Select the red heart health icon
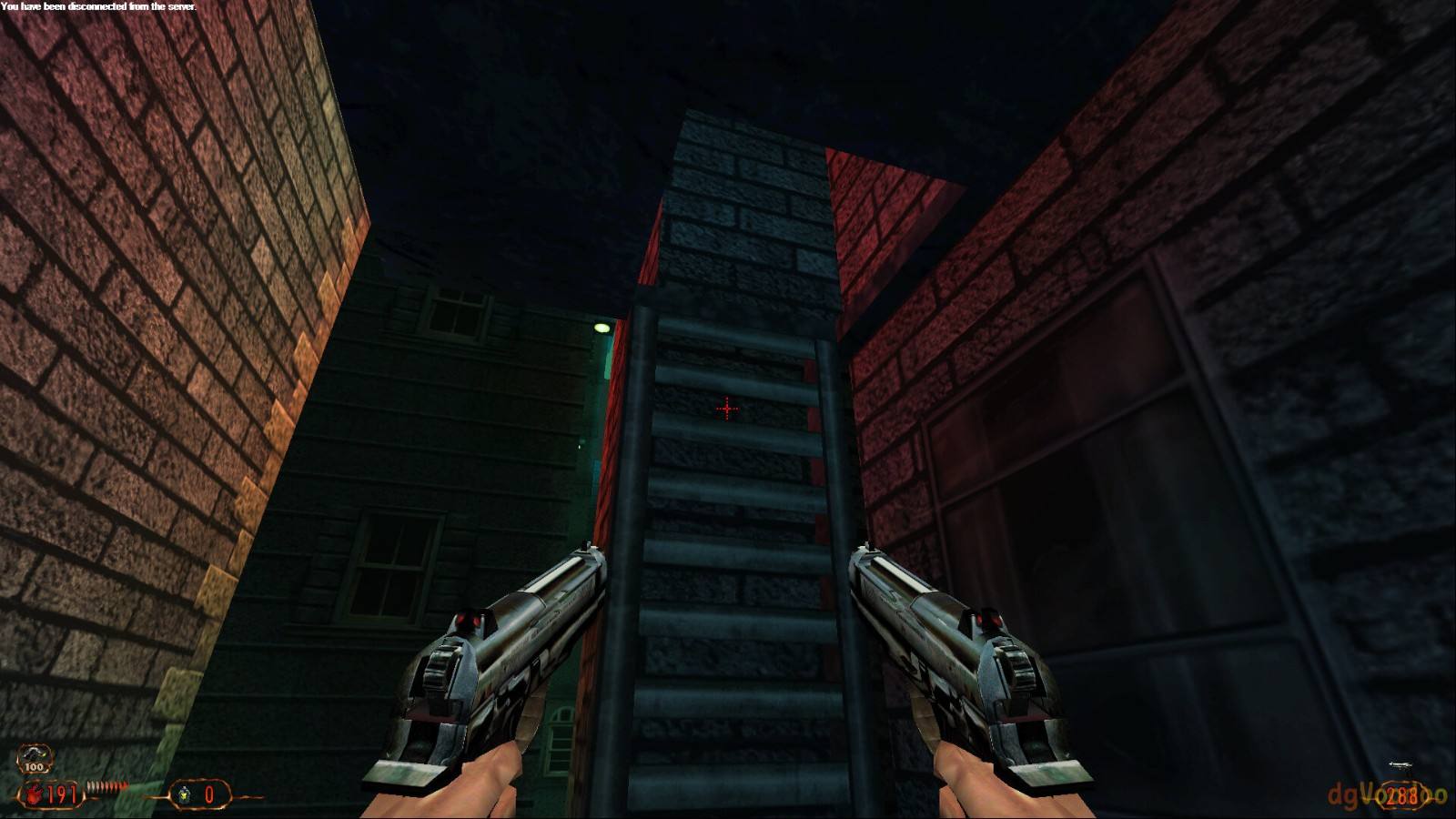 pos(35,794)
